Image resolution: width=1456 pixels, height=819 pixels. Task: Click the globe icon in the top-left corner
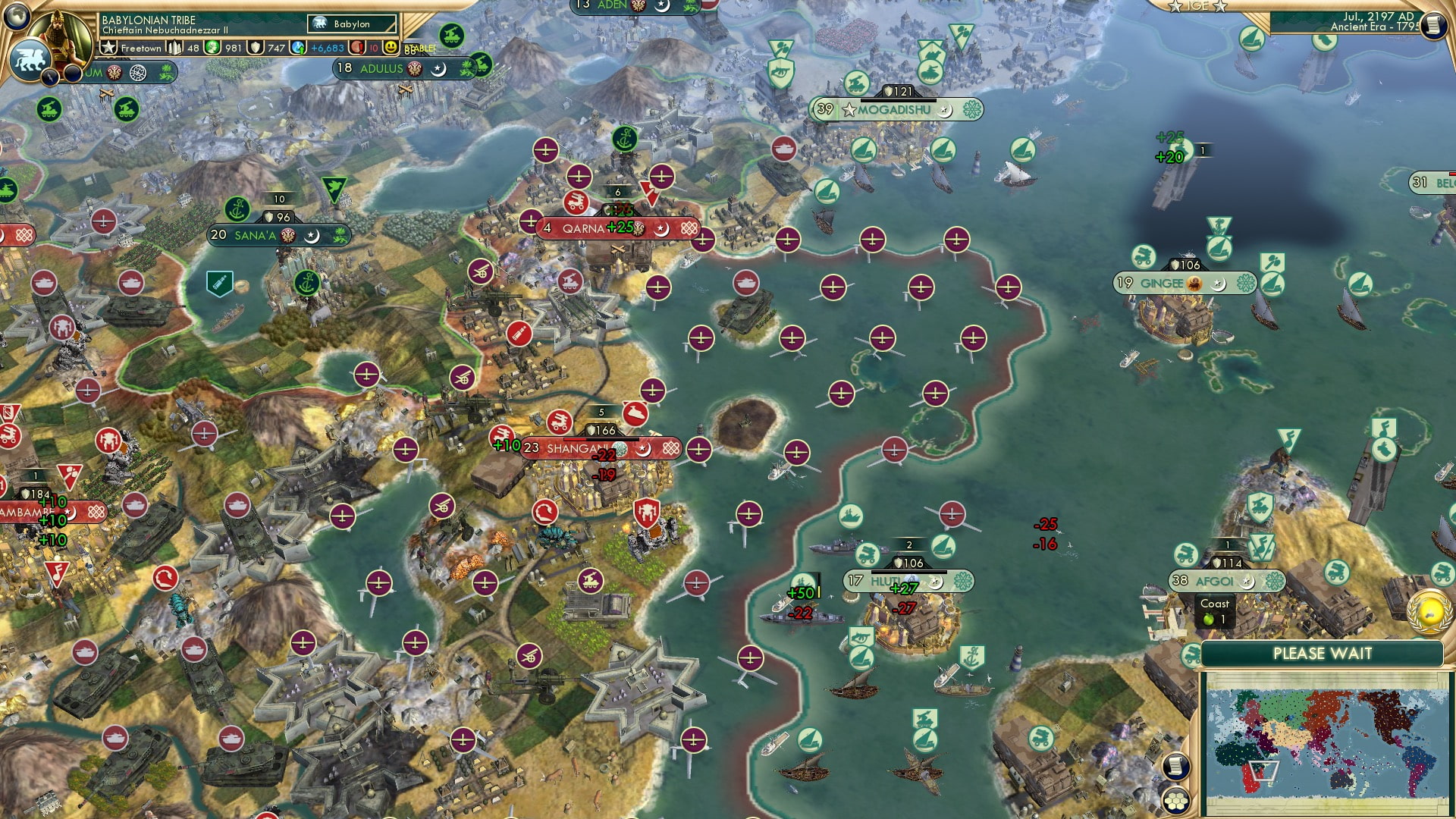coord(15,14)
